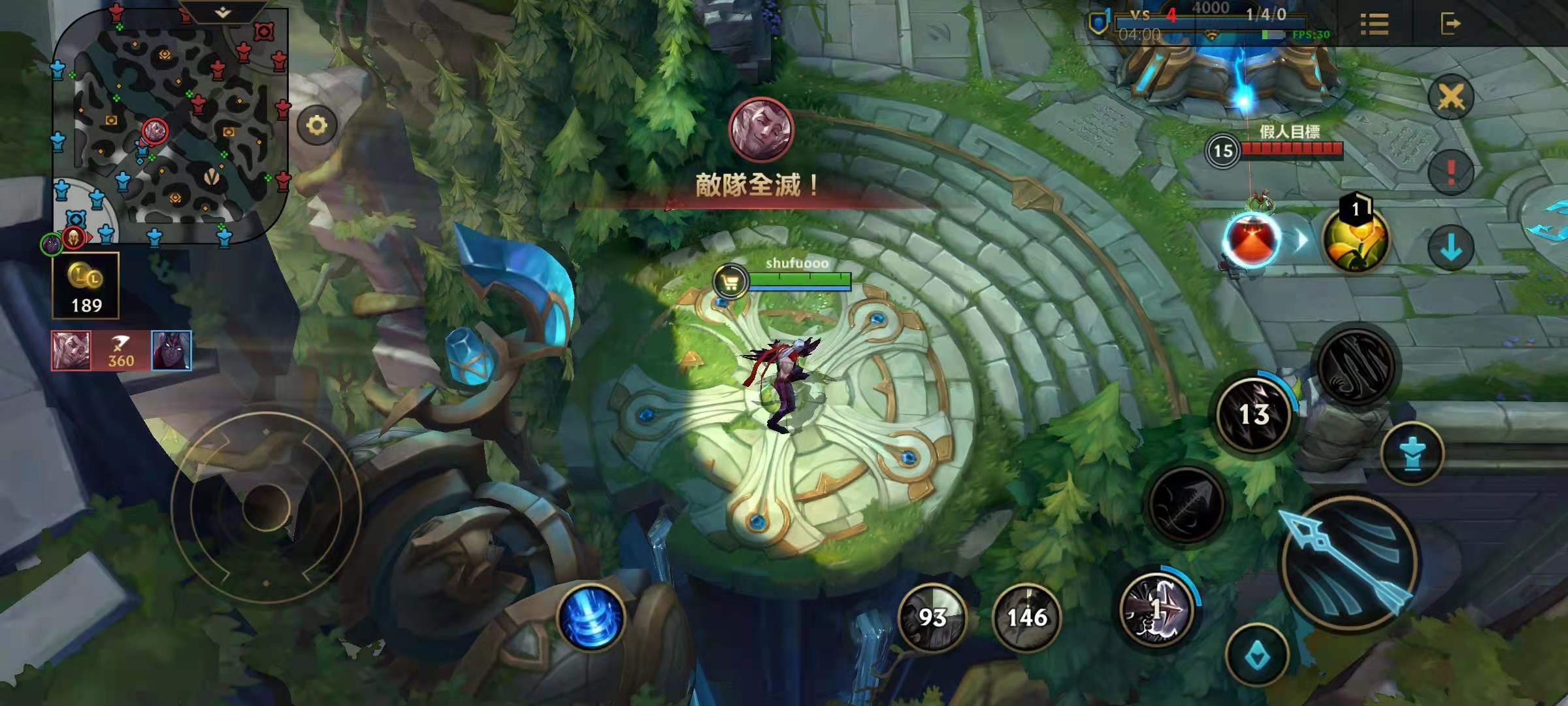Viewport: 1568px width, 706px height.
Task: Tap the summoner spell showing 146 cooldown
Action: point(1026,617)
